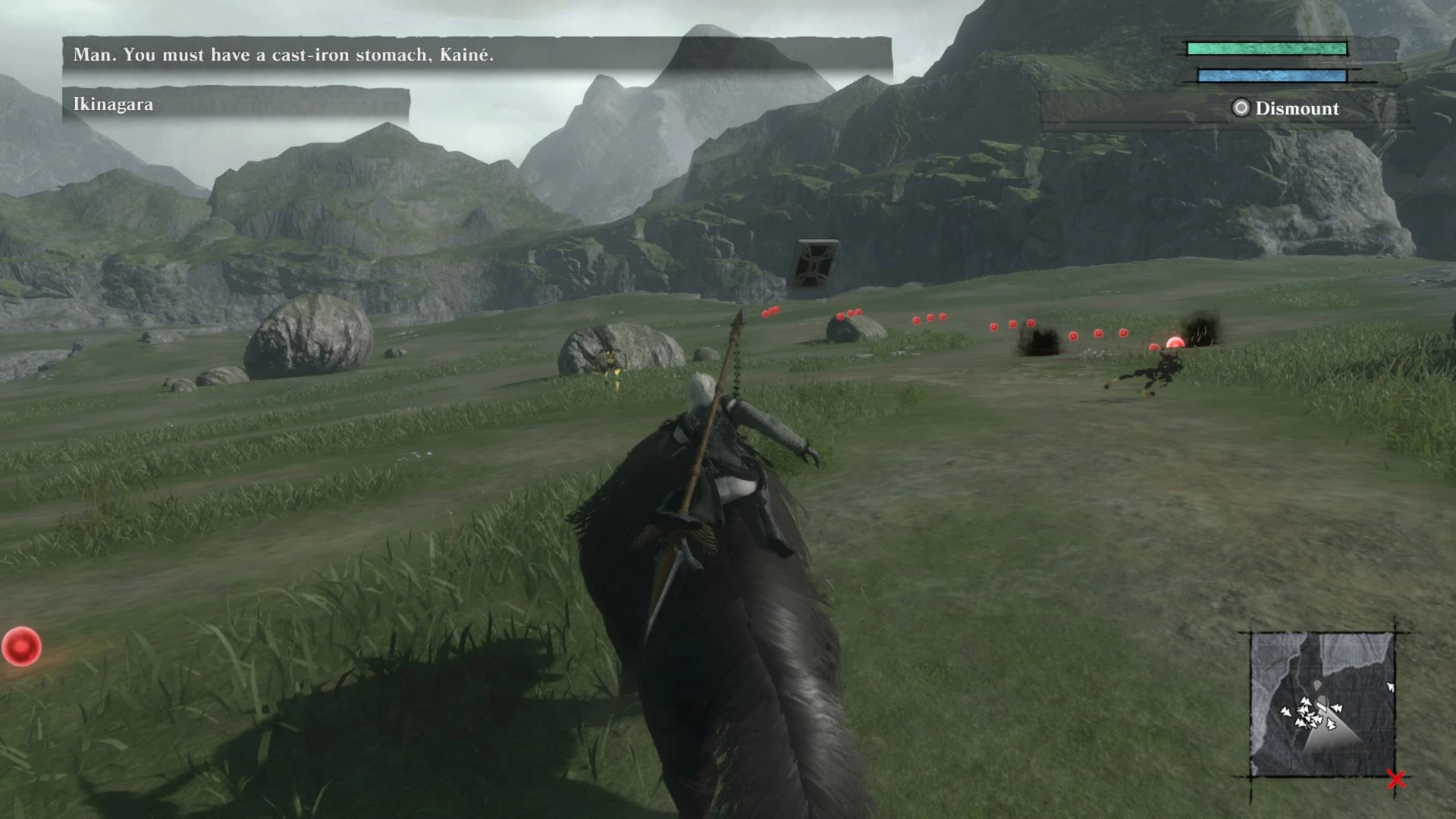The image size is (1456, 819).
Task: Click the minimap in the corner
Action: click(x=1322, y=704)
